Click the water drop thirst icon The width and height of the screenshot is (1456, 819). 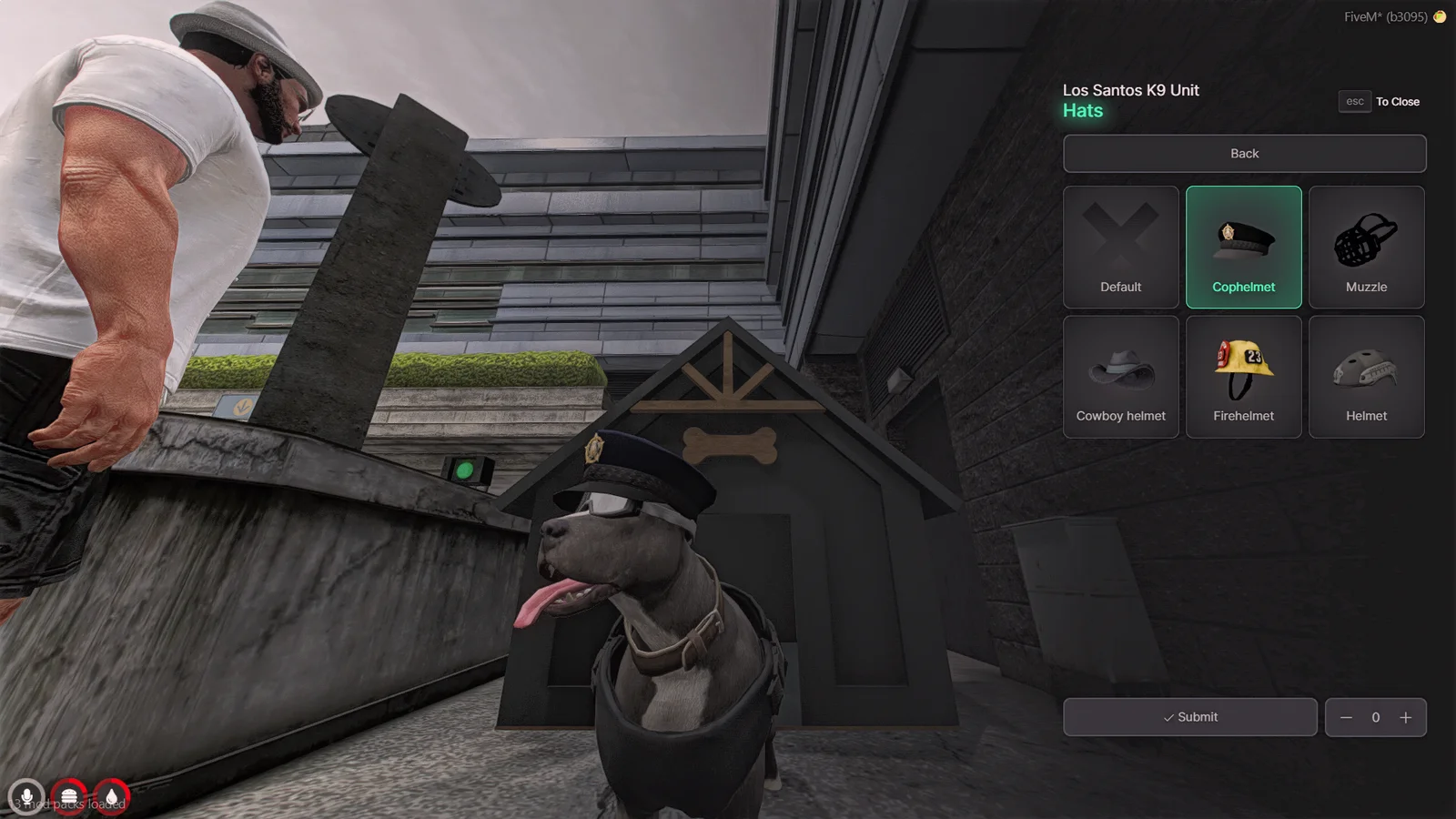(111, 797)
